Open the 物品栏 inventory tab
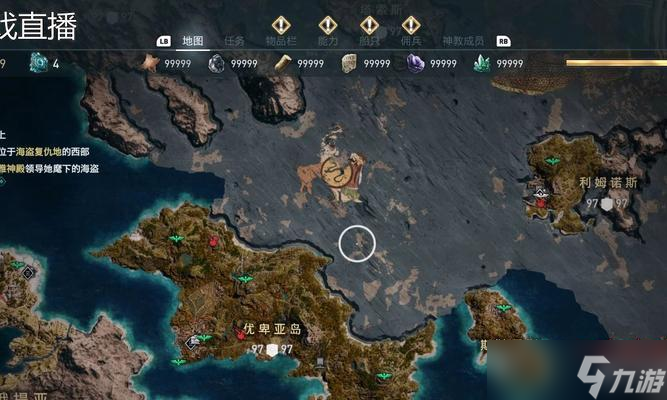Viewport: 667px width, 400px height. point(280,41)
